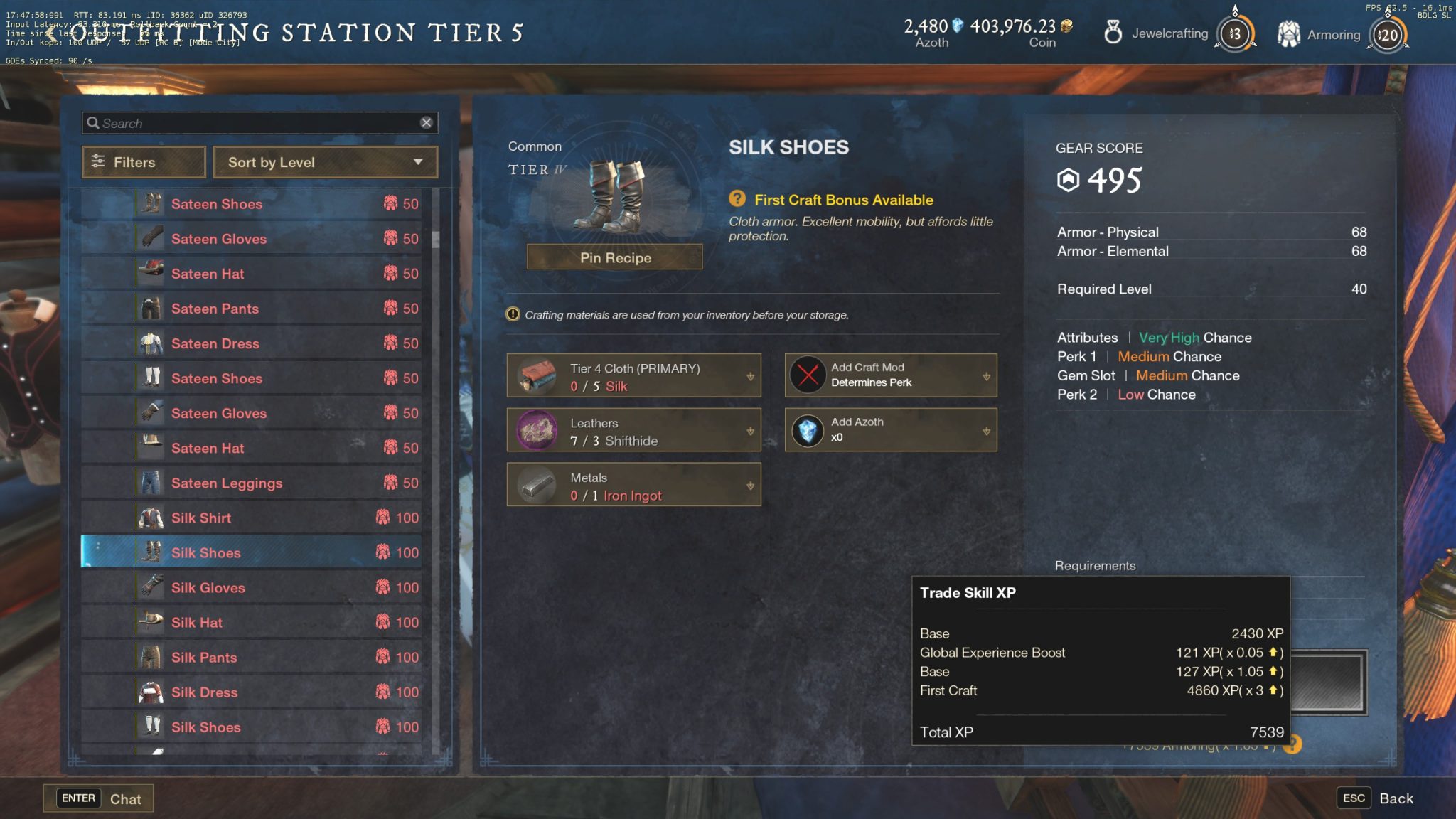Image resolution: width=1456 pixels, height=819 pixels.
Task: Click the Back button
Action: (x=1396, y=798)
